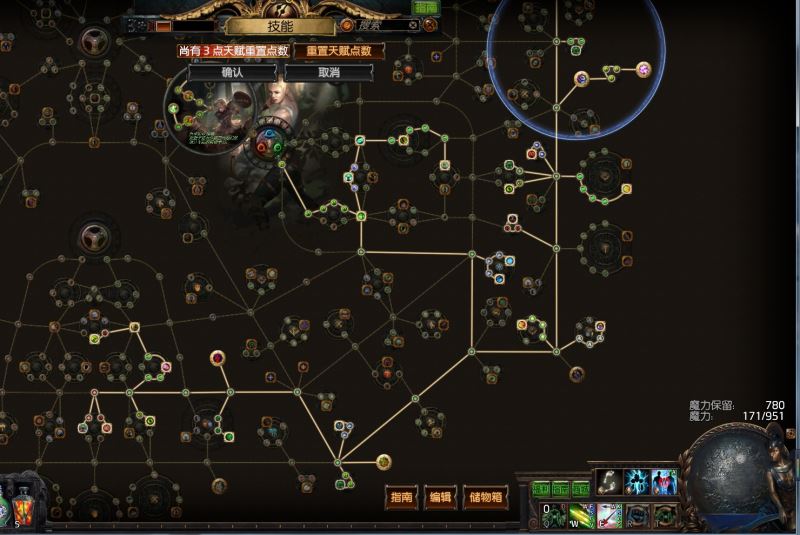Select the pink notable node in the highlighted circle
This screenshot has height=535, width=800.
[644, 69]
